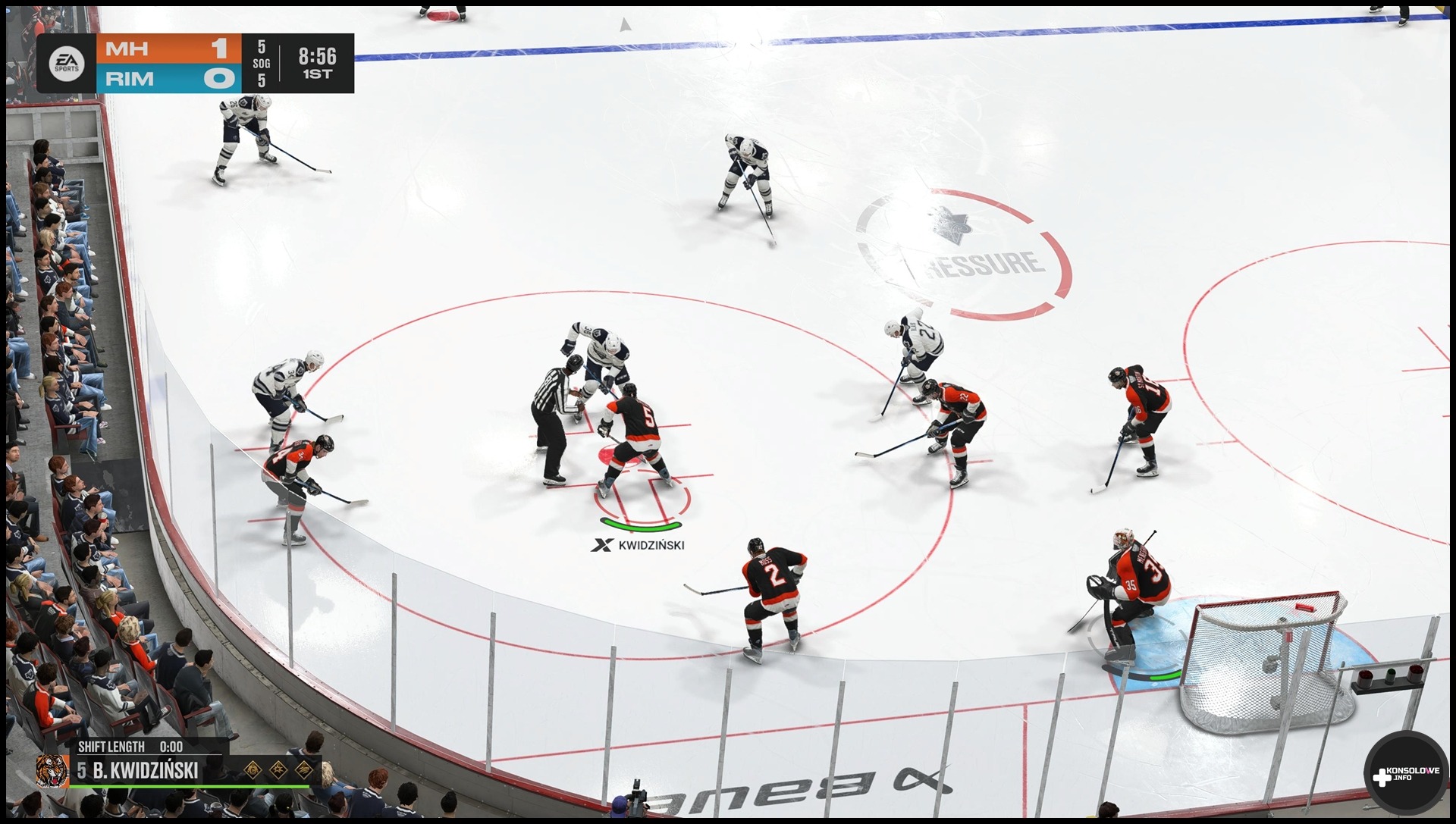
Task: Activate the speed streak ability icon
Action: click(304, 770)
